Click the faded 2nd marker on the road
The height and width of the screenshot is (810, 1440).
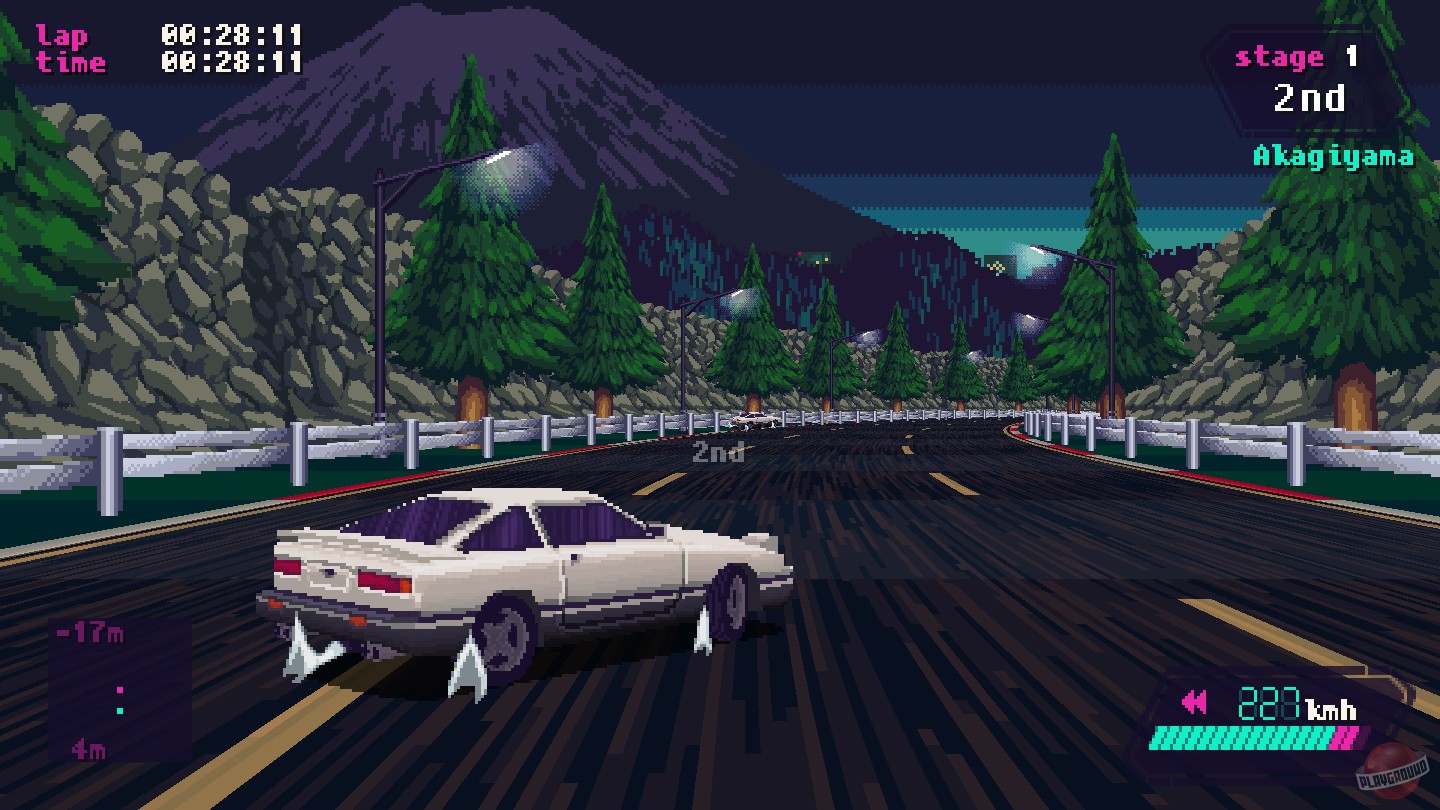[718, 454]
